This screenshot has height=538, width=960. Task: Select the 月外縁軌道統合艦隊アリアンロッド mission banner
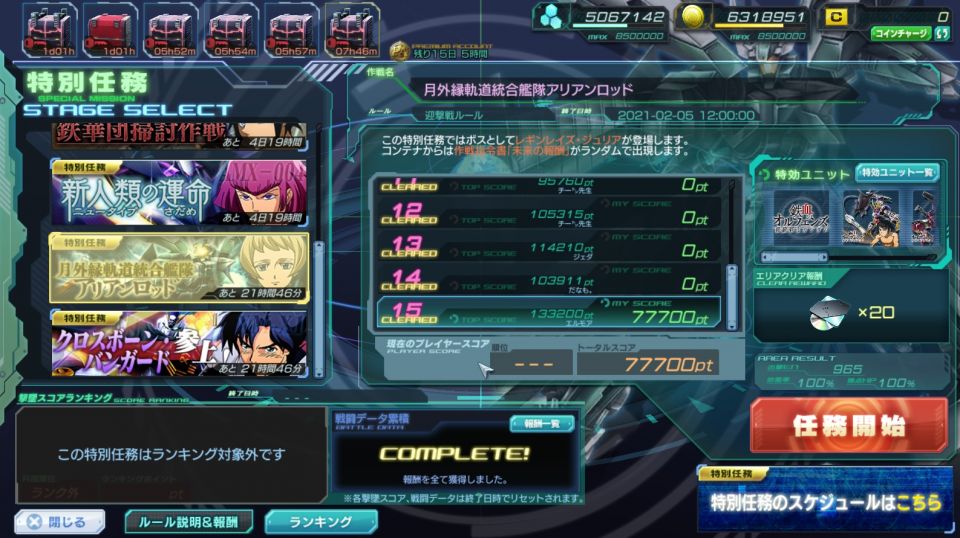tap(179, 267)
